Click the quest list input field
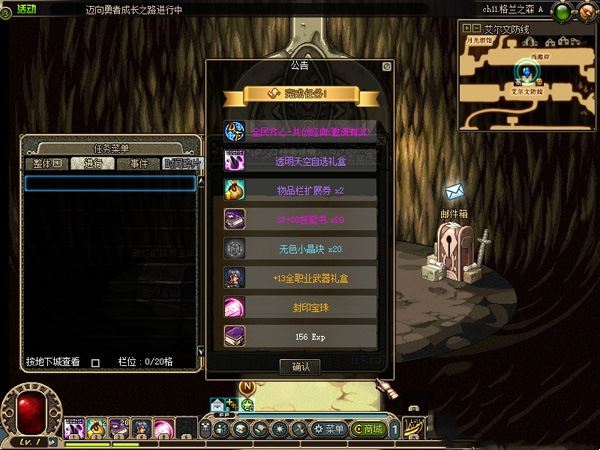This screenshot has width=600, height=450. coord(110,183)
